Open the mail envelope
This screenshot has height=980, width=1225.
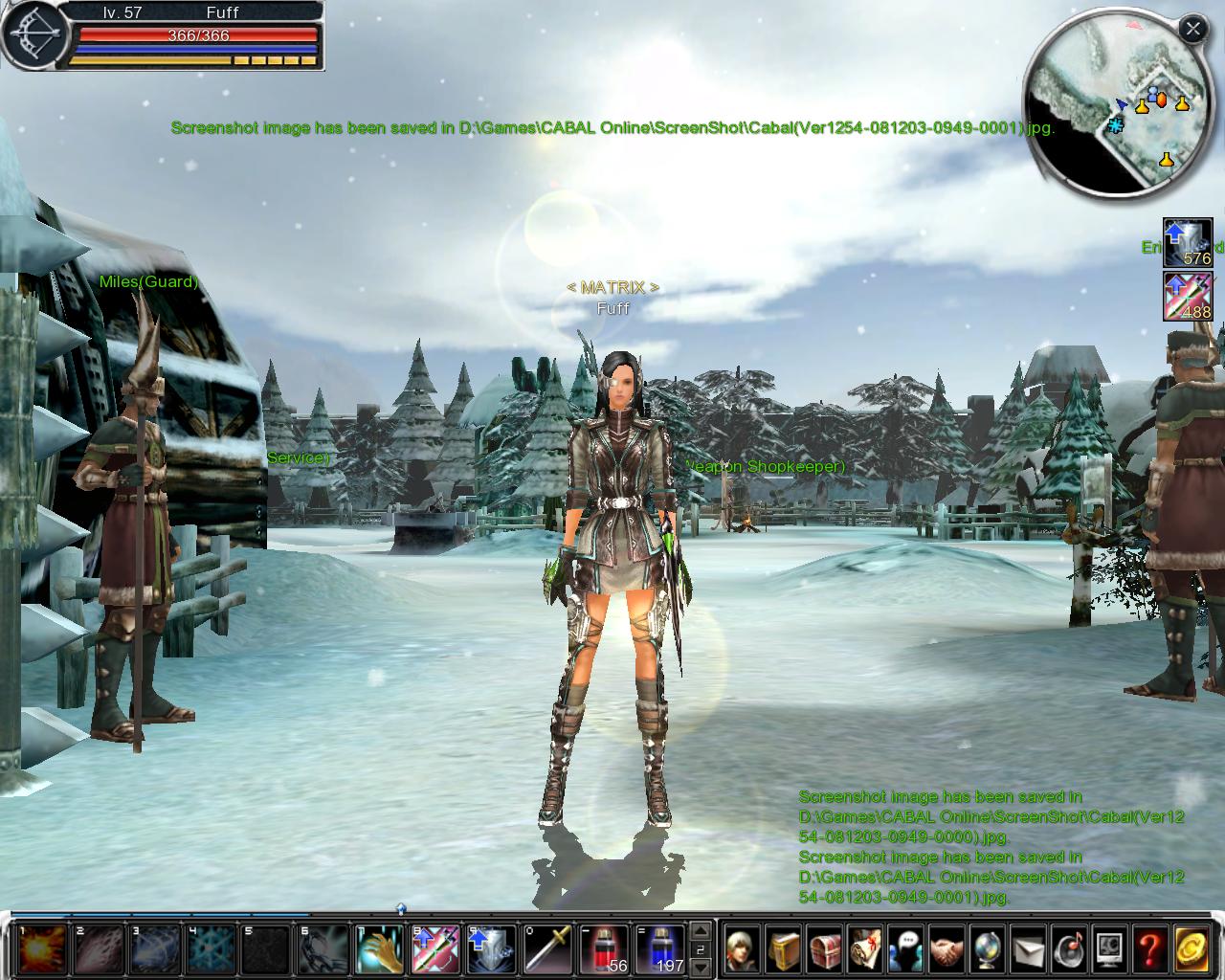1029,949
